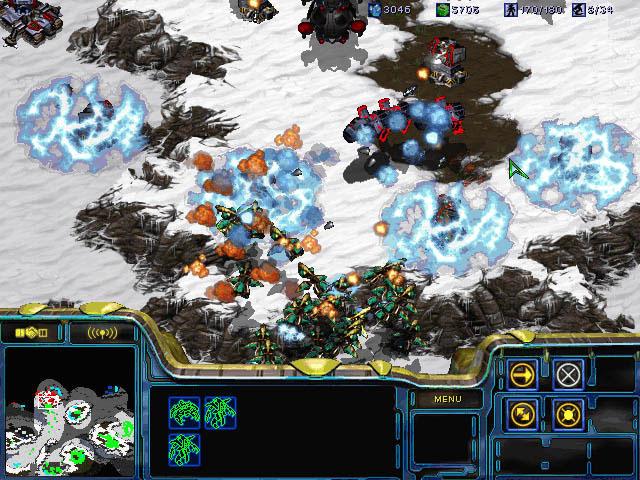Click the Stop command X icon

568,375
